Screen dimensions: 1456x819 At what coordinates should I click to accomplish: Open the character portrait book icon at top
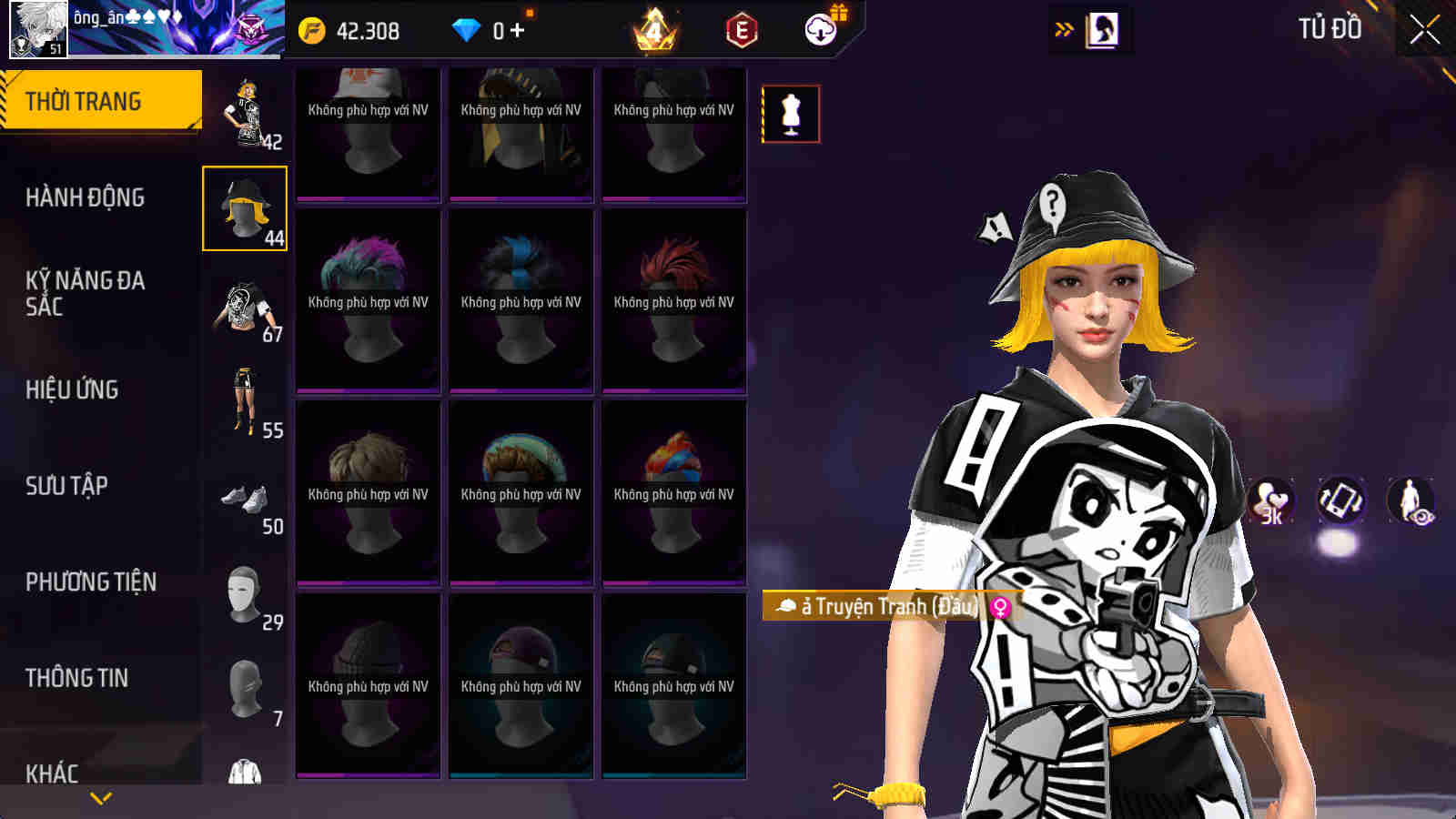[1101, 28]
